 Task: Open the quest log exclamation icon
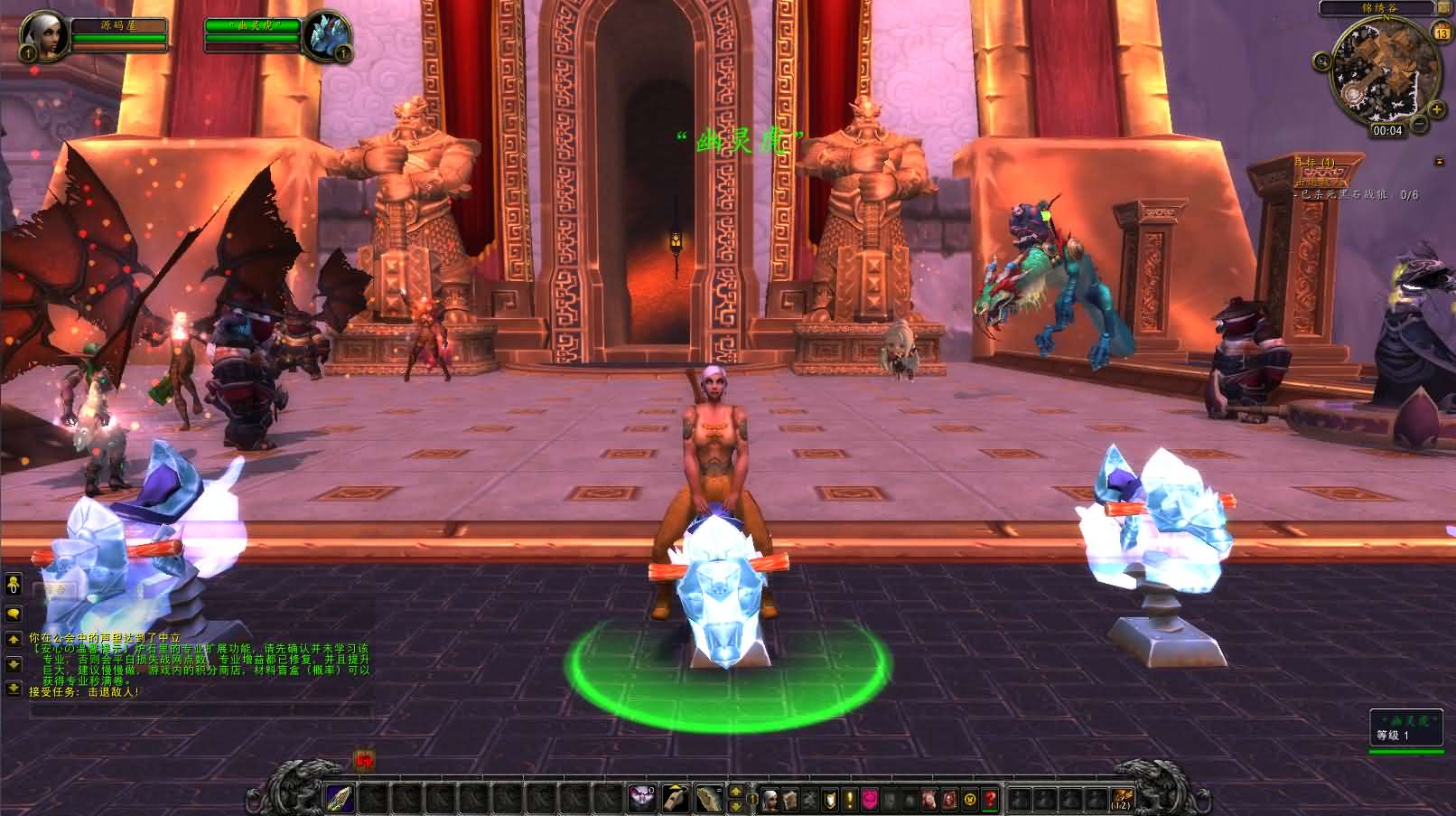tap(850, 800)
